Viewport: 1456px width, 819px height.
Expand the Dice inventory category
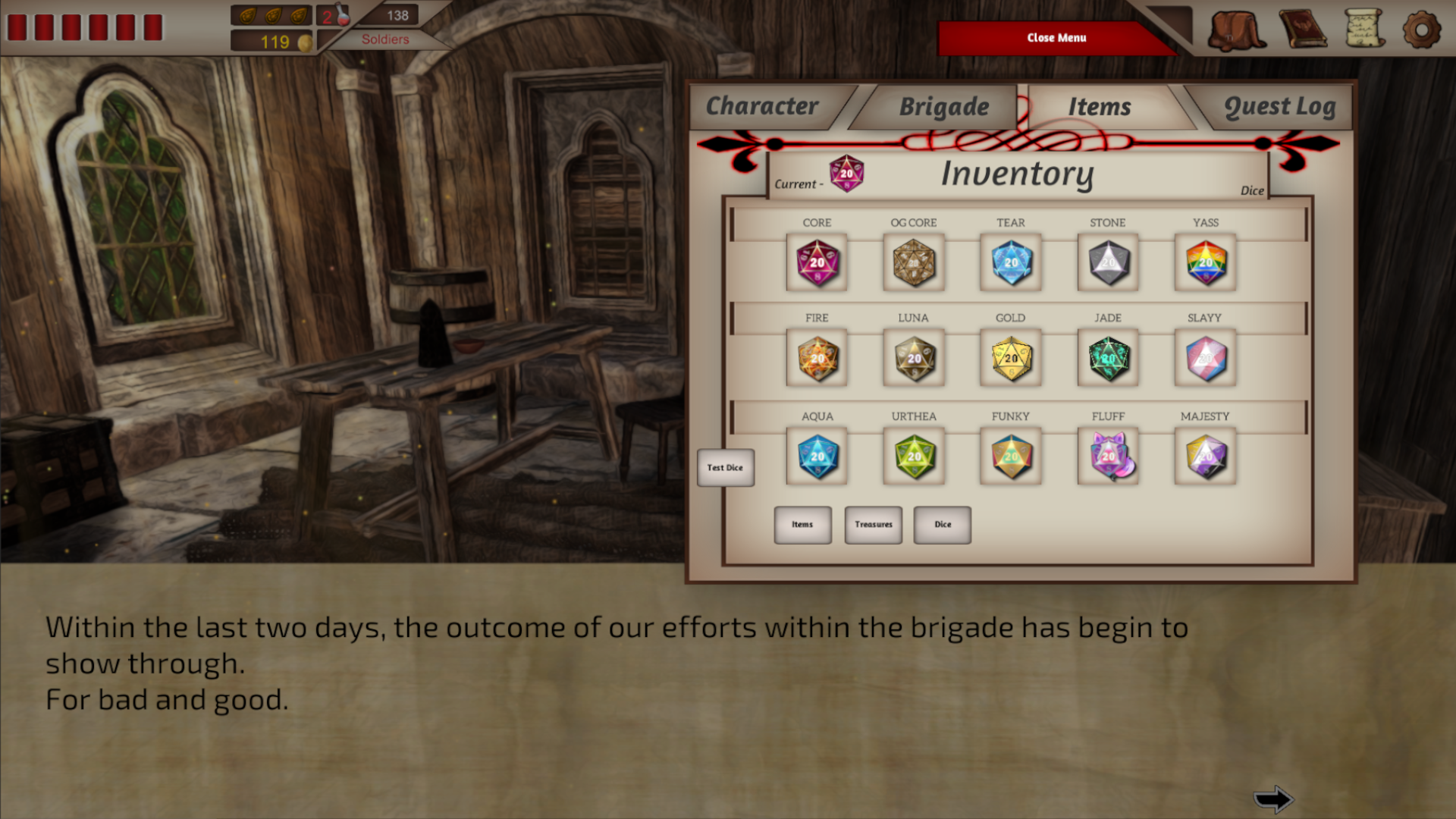[942, 524]
